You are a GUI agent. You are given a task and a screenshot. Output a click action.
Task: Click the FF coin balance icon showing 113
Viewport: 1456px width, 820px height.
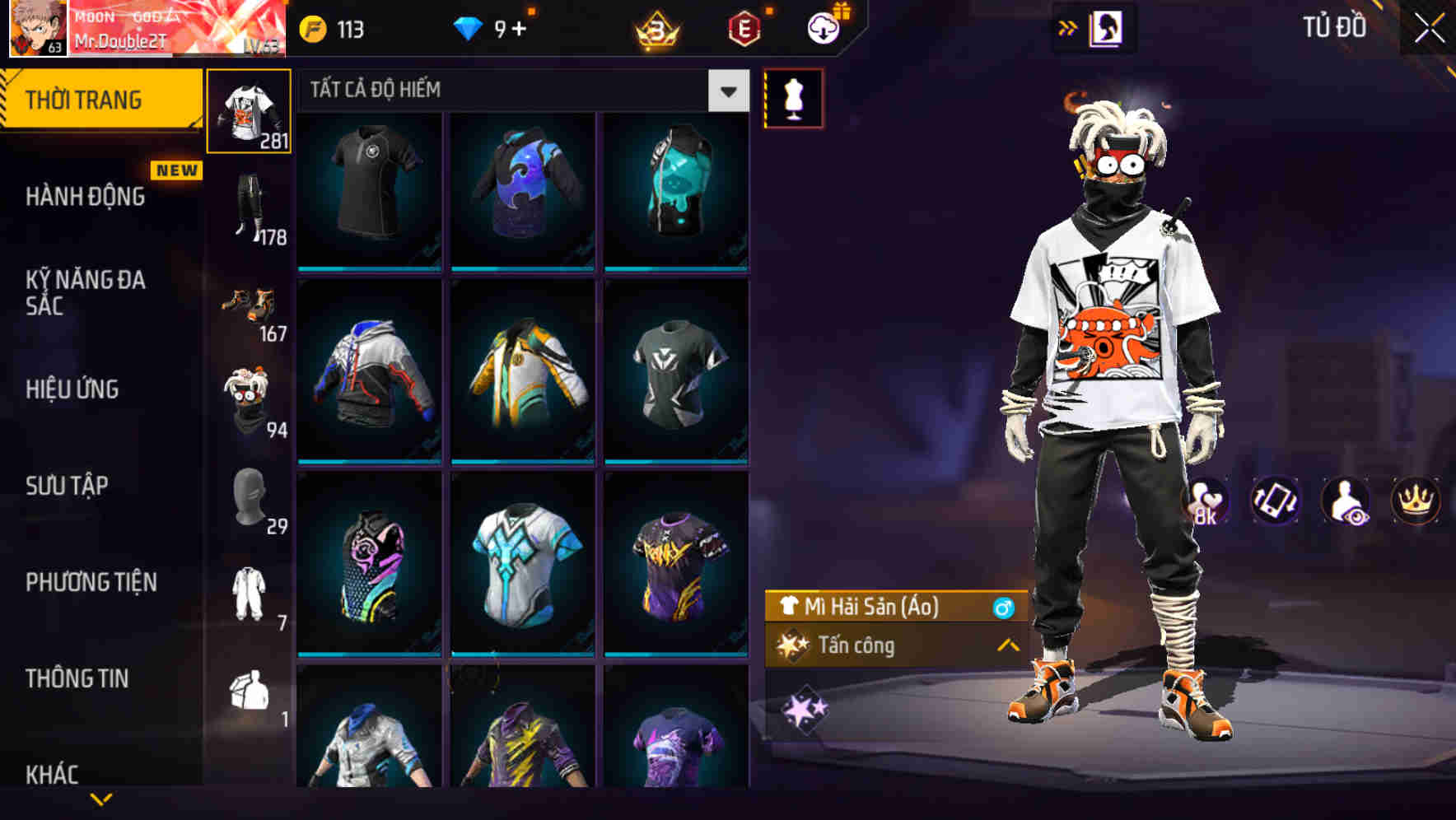point(314,27)
